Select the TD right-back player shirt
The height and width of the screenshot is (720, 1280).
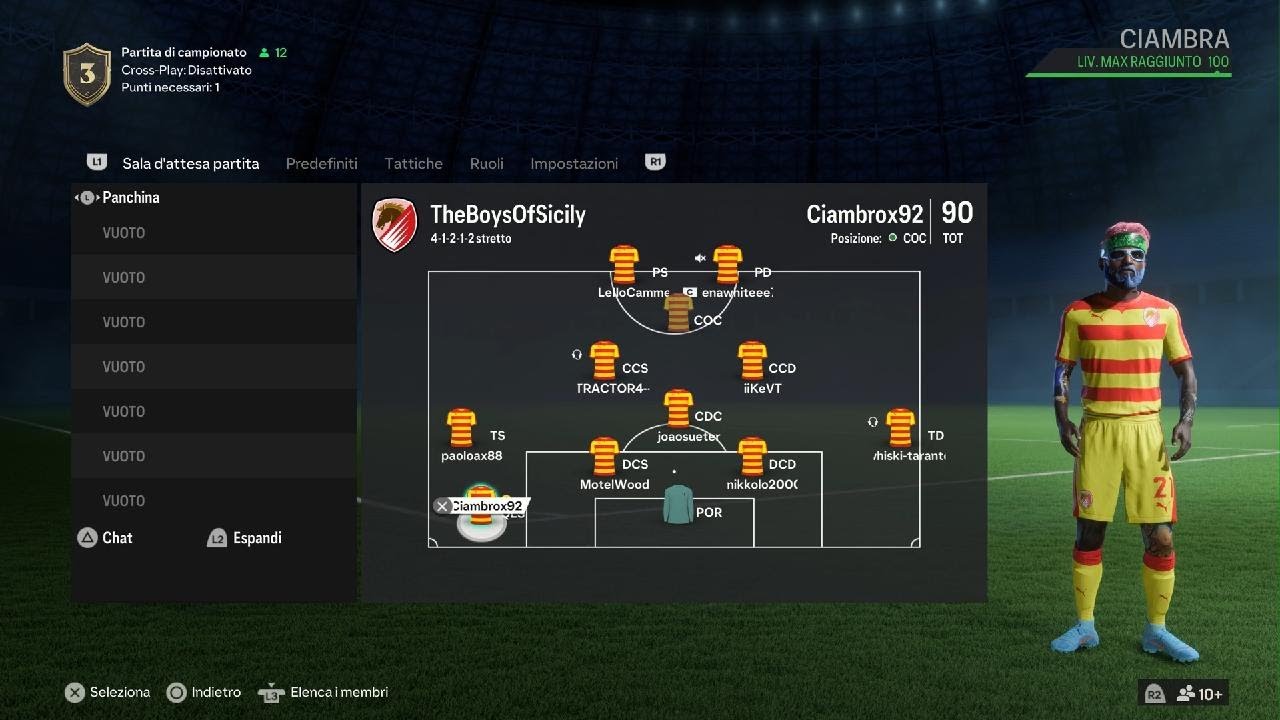(900, 428)
